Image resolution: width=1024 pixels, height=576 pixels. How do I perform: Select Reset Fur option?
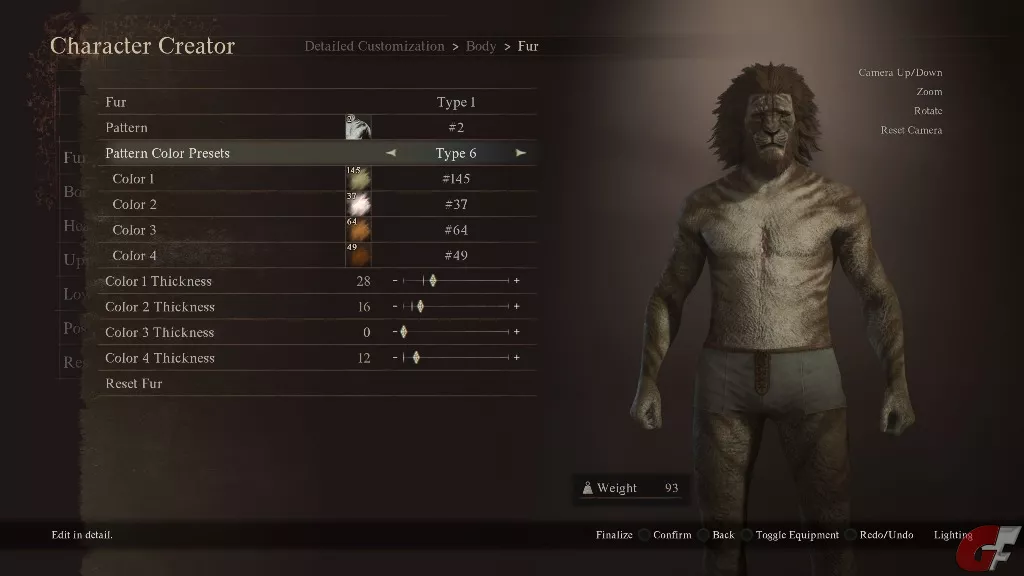pos(134,383)
